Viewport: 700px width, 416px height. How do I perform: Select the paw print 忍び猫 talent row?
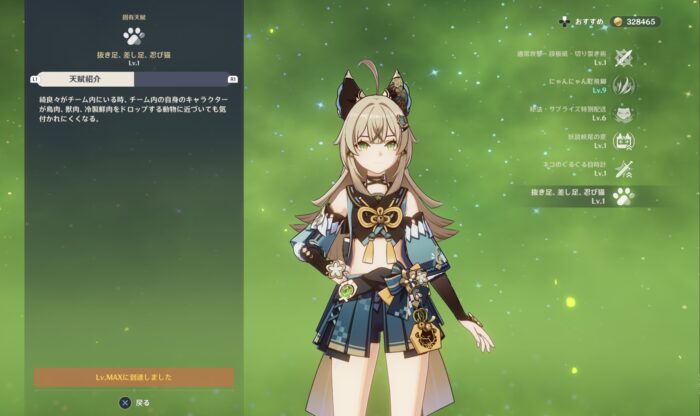(624, 196)
